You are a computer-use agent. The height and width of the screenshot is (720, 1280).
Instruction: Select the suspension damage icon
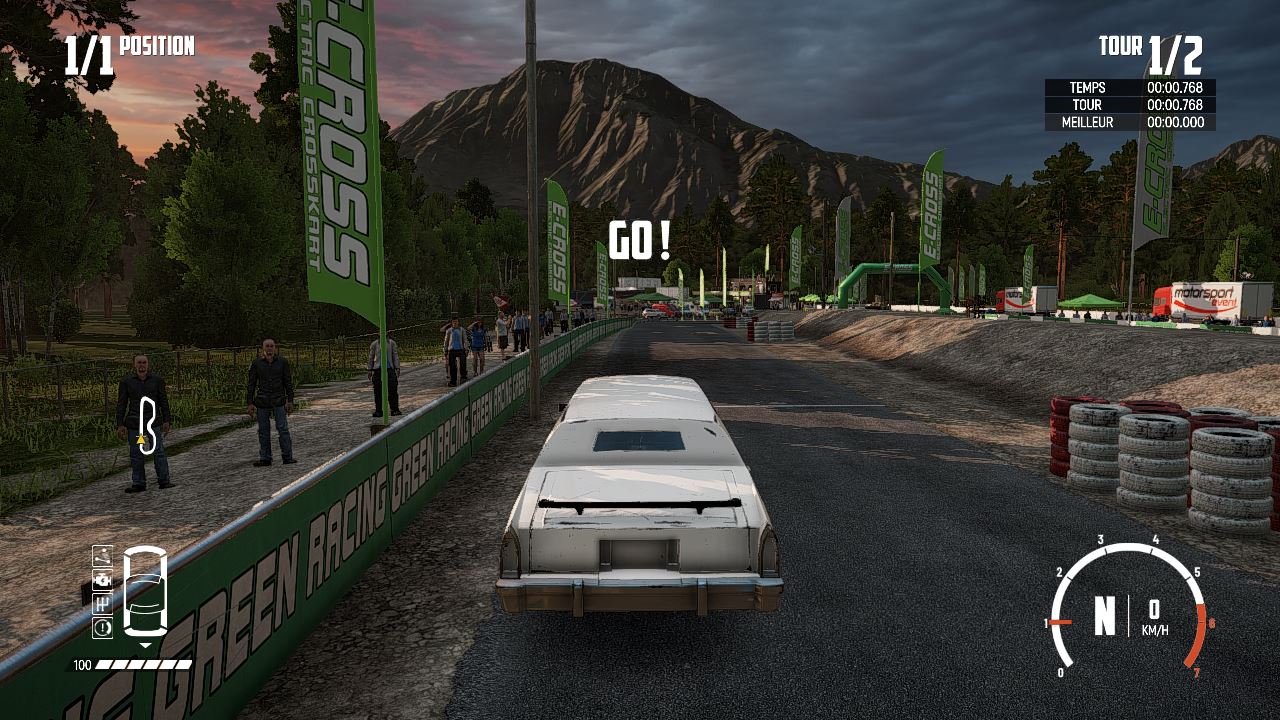click(102, 555)
